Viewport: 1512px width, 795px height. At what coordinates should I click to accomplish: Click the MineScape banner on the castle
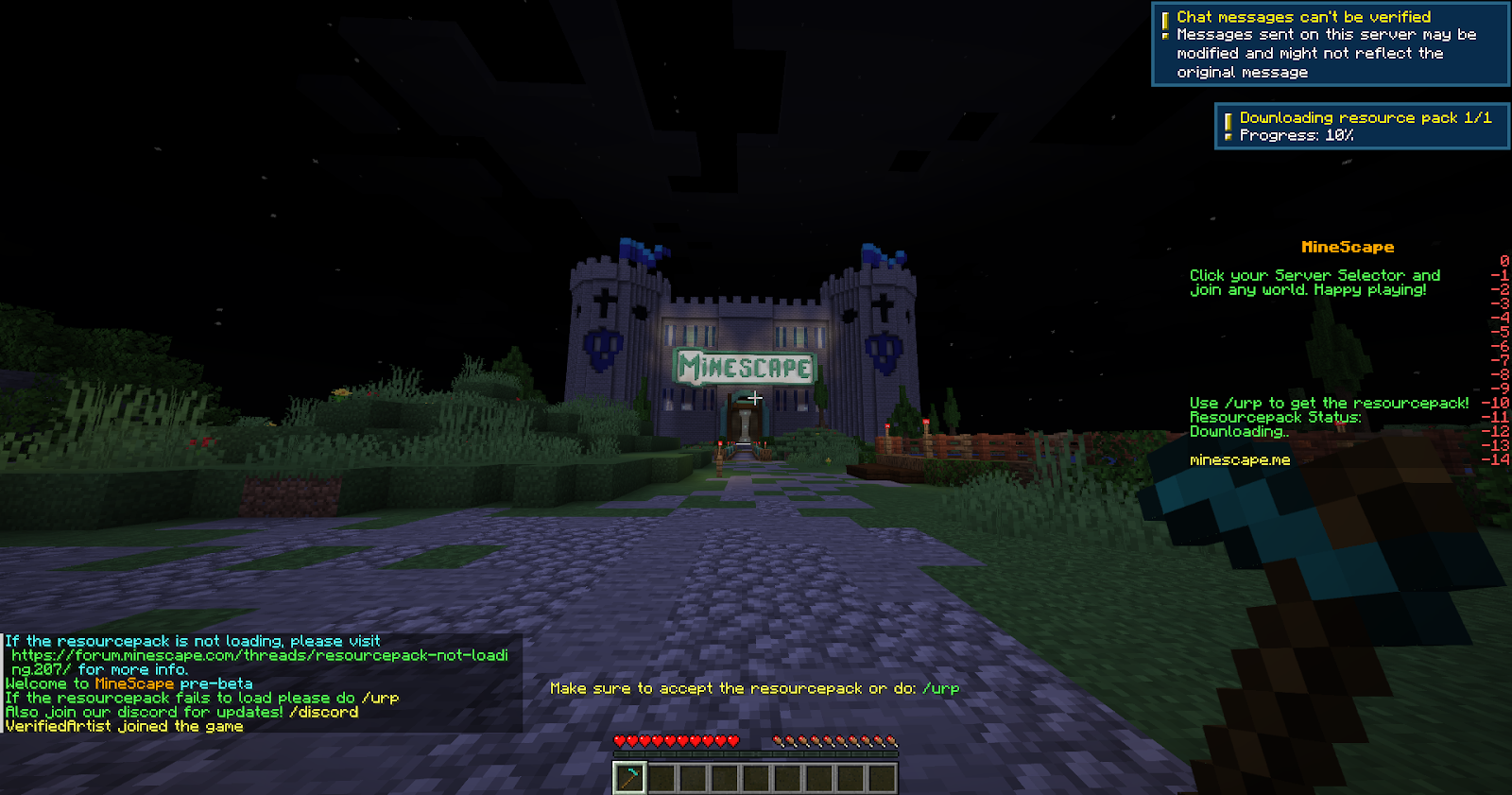746,367
